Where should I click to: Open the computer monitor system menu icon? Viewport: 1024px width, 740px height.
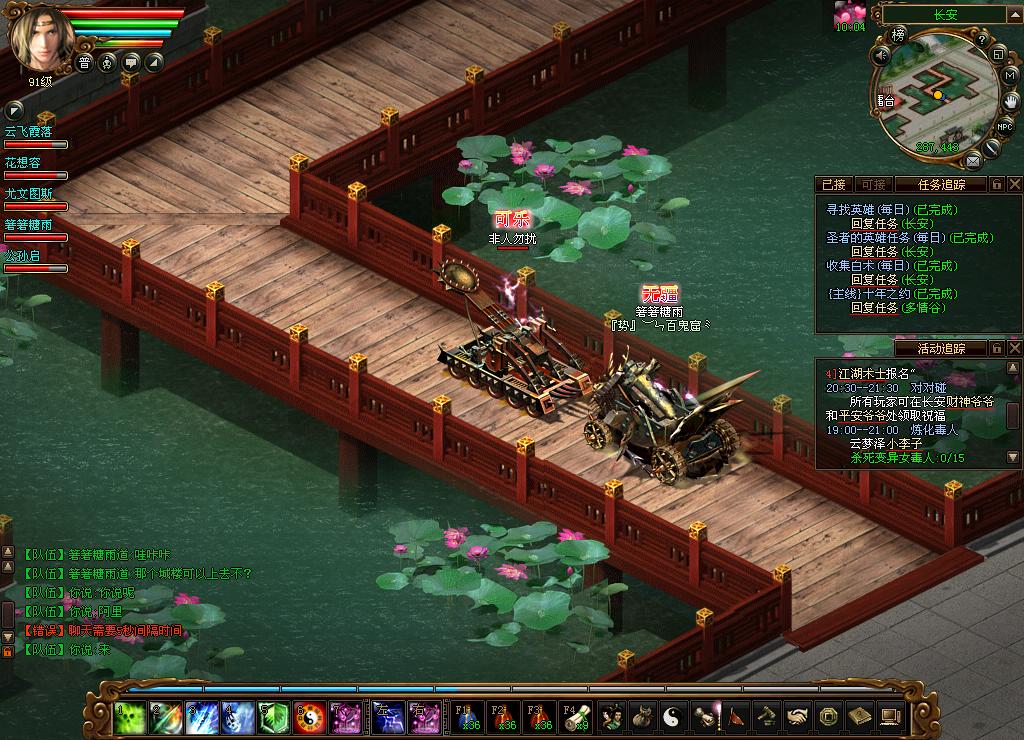(x=889, y=716)
